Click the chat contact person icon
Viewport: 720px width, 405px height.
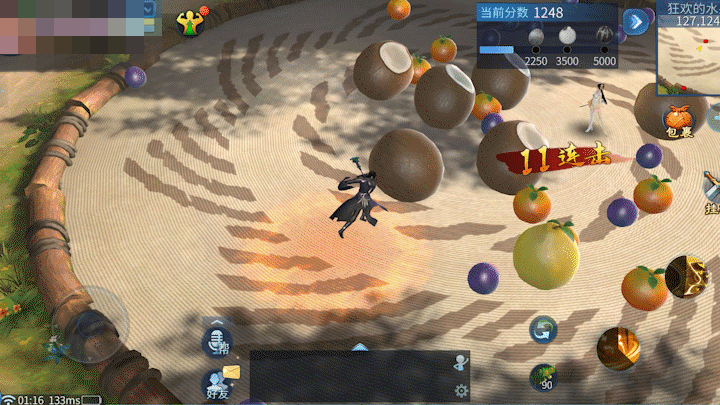pos(460,362)
